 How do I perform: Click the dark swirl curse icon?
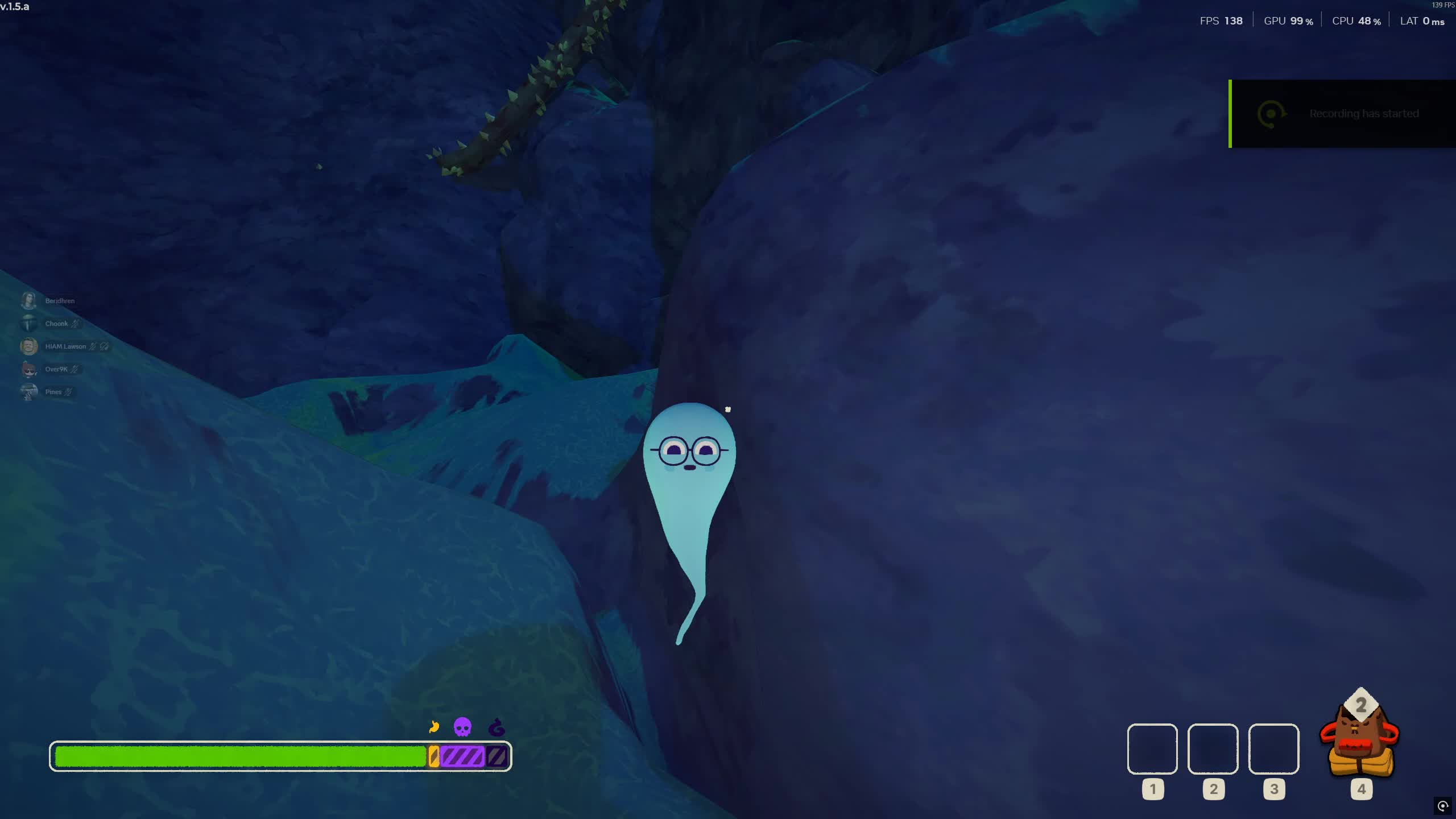click(x=497, y=727)
